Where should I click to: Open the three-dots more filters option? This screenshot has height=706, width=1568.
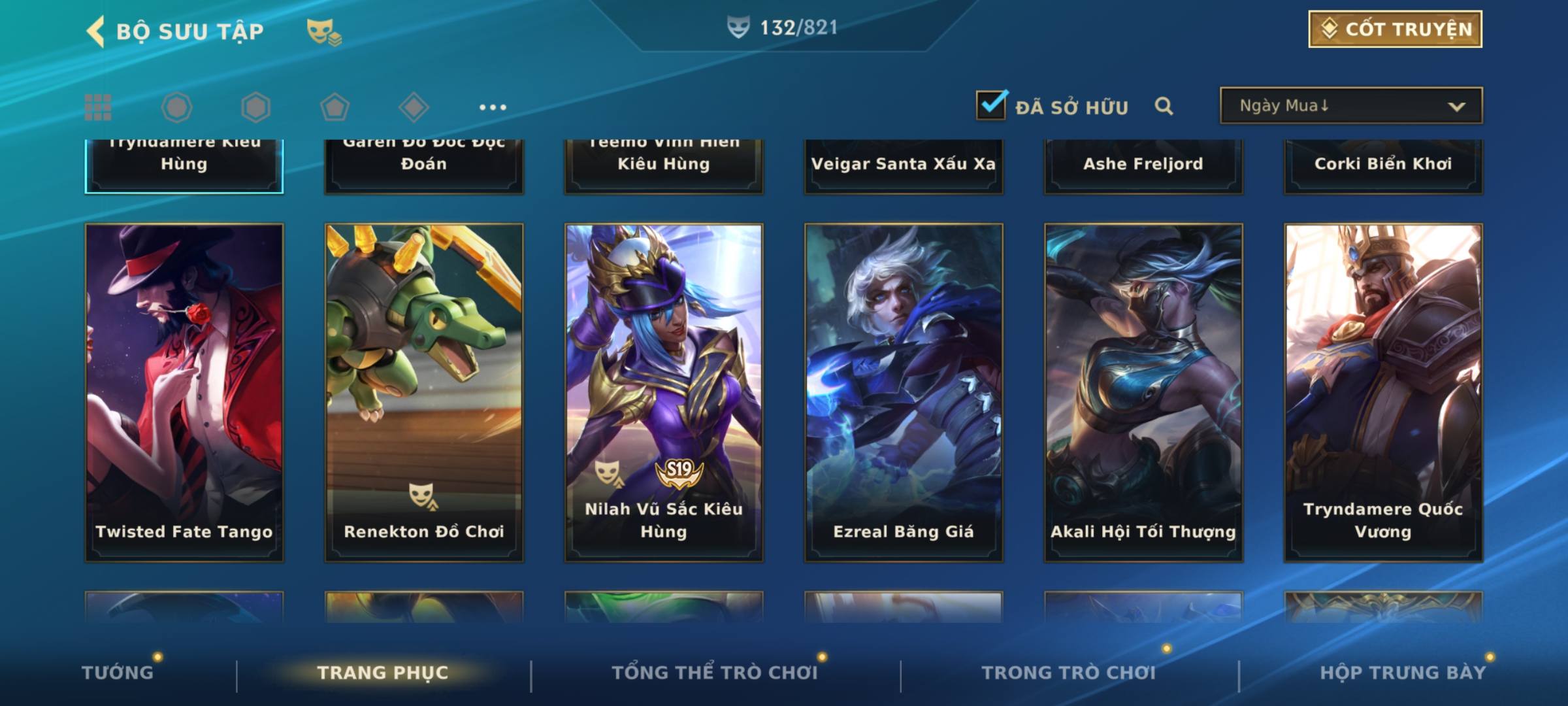(493, 107)
